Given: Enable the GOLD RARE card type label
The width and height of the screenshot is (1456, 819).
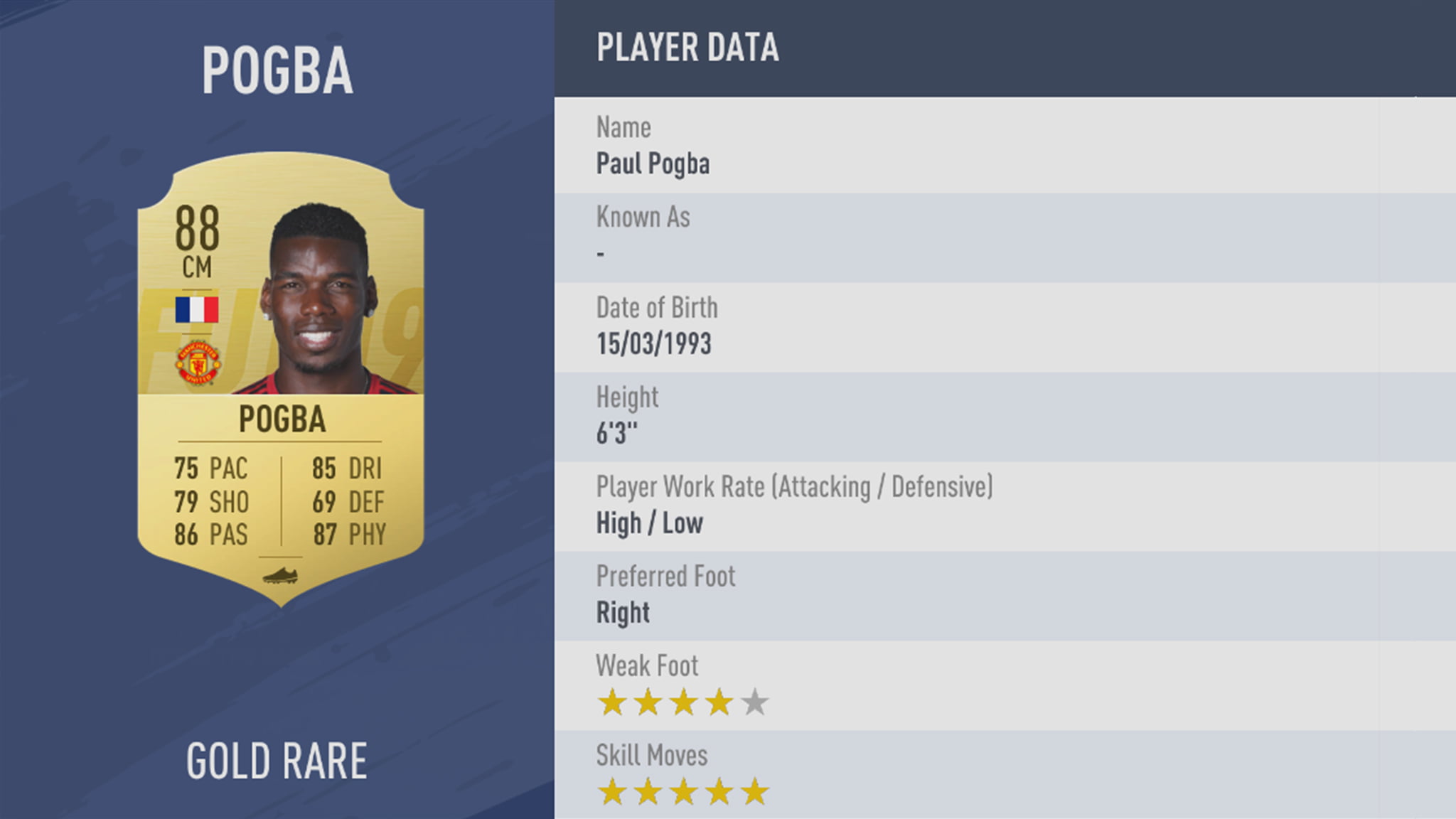Looking at the screenshot, I should pyautogui.click(x=277, y=759).
